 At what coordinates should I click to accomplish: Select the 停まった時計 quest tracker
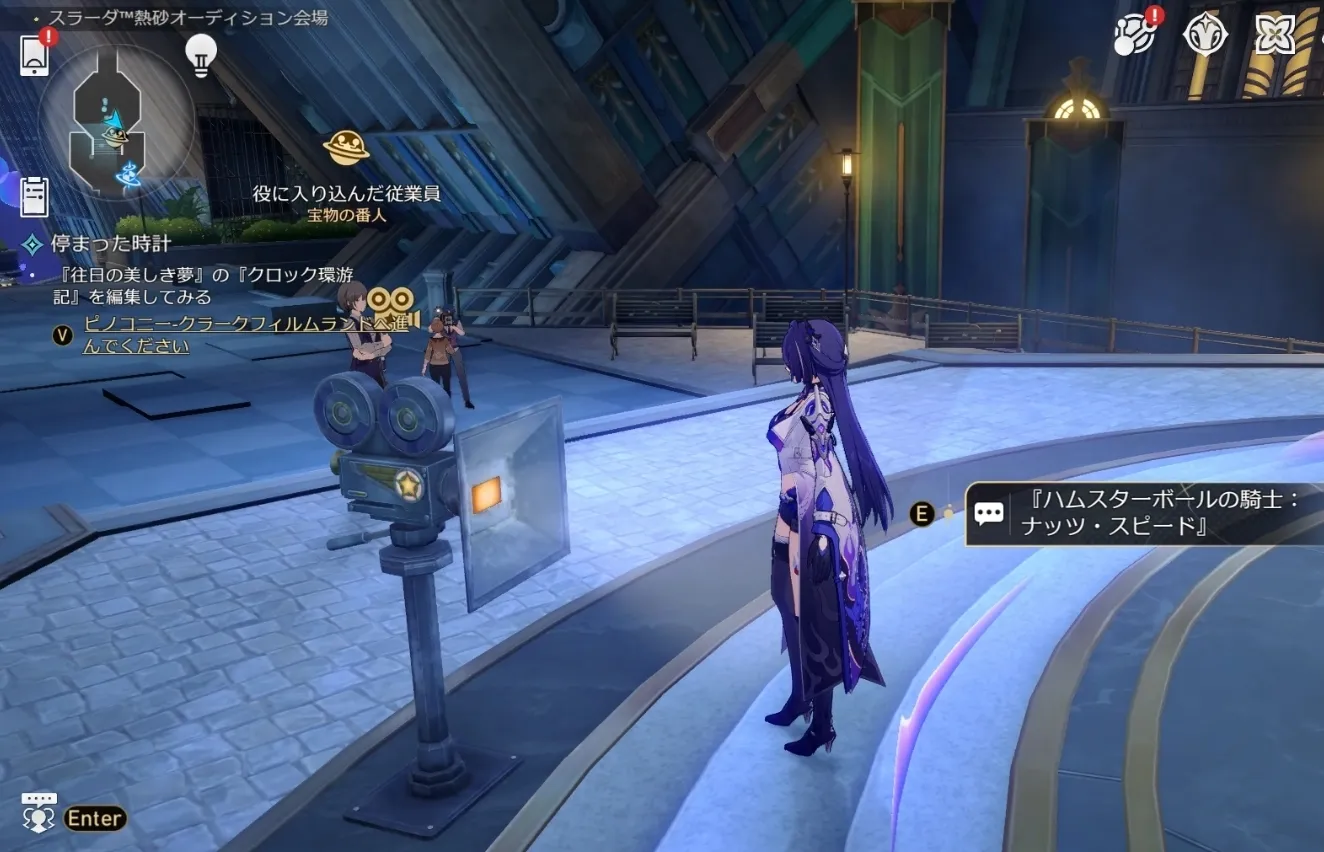click(110, 243)
